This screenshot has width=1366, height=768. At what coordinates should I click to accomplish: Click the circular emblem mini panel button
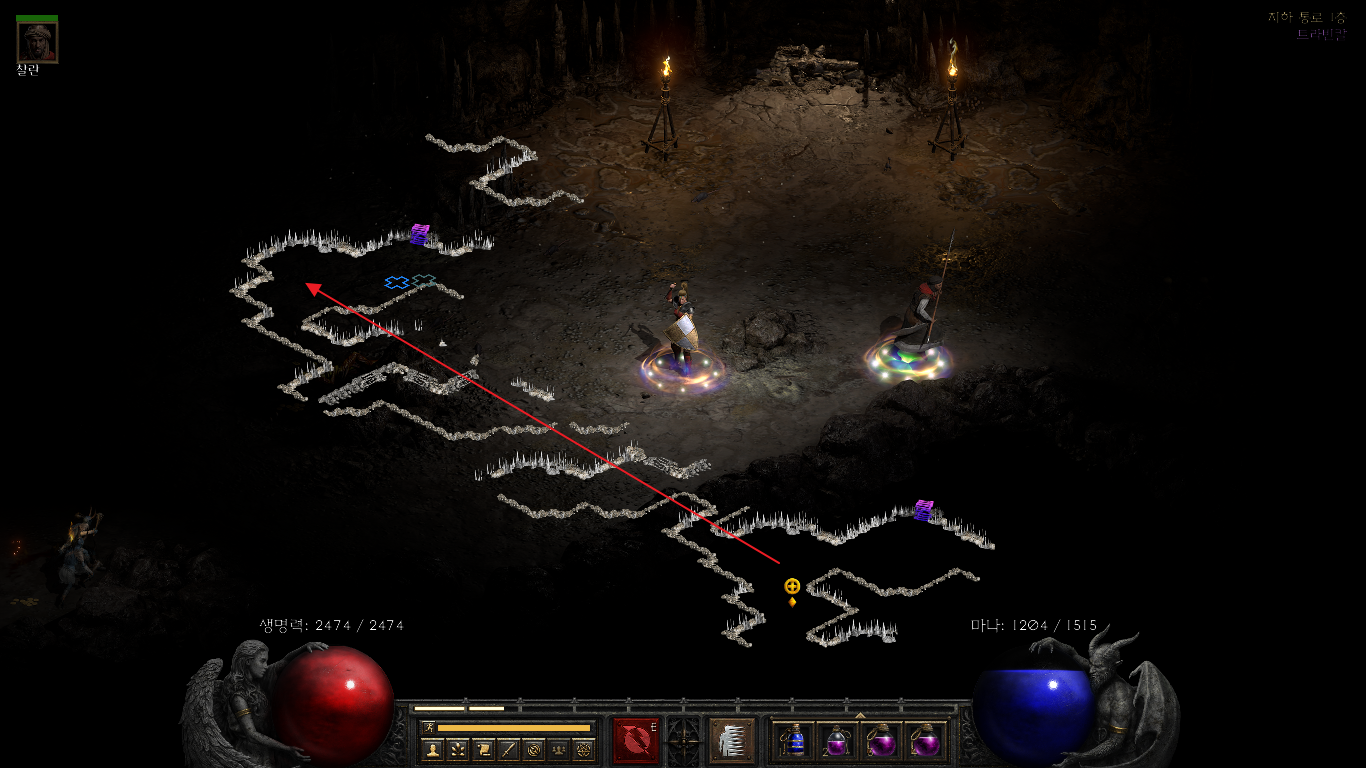(533, 749)
